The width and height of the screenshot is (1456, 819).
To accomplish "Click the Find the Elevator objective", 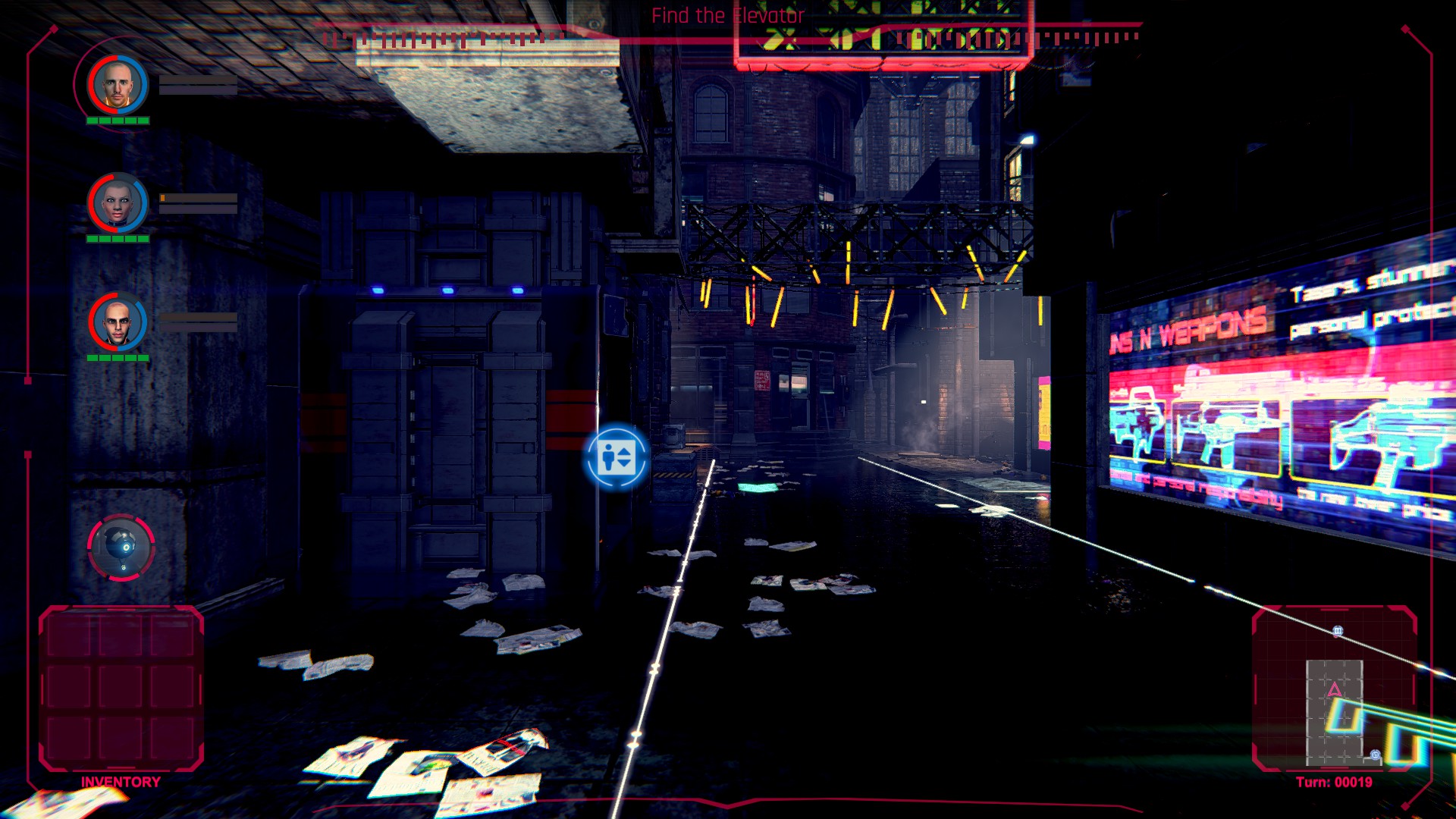I will click(727, 15).
